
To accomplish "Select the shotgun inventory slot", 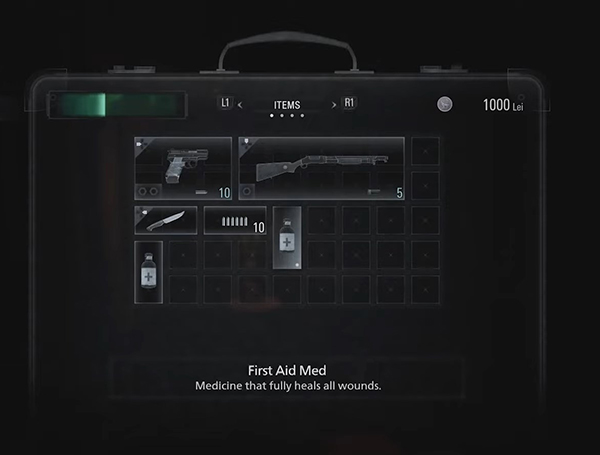I will pyautogui.click(x=322, y=168).
